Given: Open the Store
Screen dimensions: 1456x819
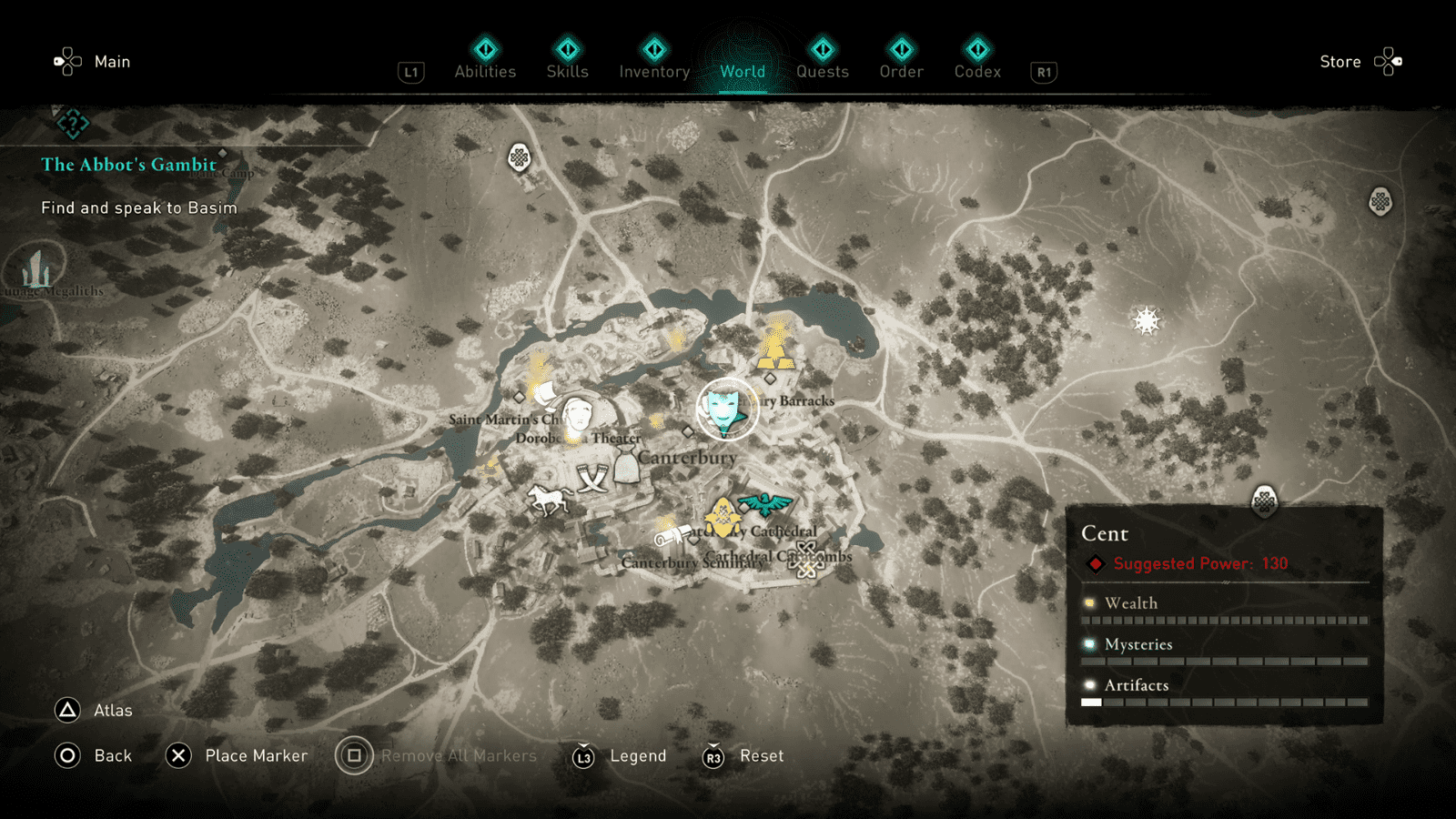Looking at the screenshot, I should click(1340, 61).
